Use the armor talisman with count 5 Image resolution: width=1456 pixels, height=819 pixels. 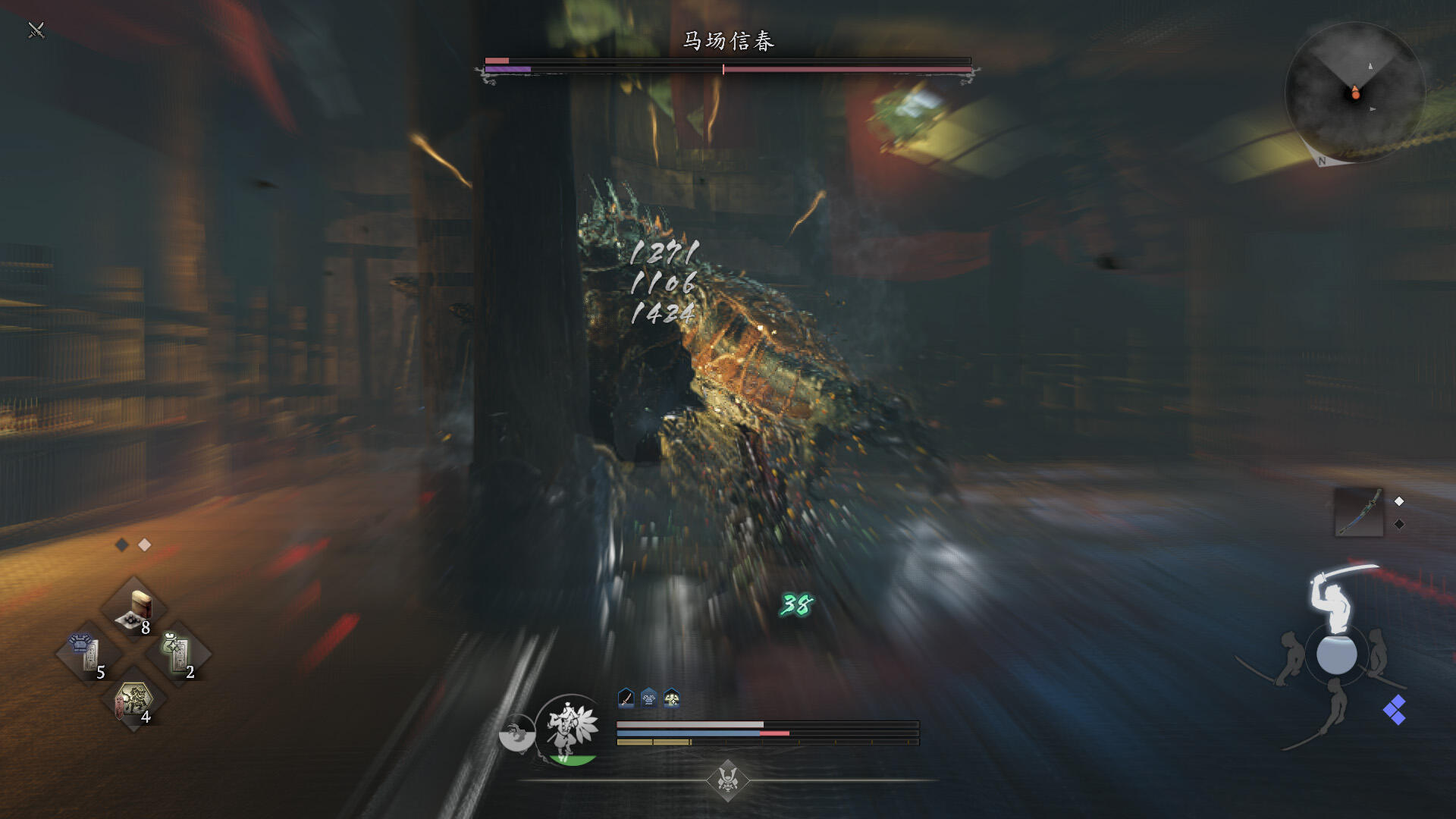[x=88, y=653]
